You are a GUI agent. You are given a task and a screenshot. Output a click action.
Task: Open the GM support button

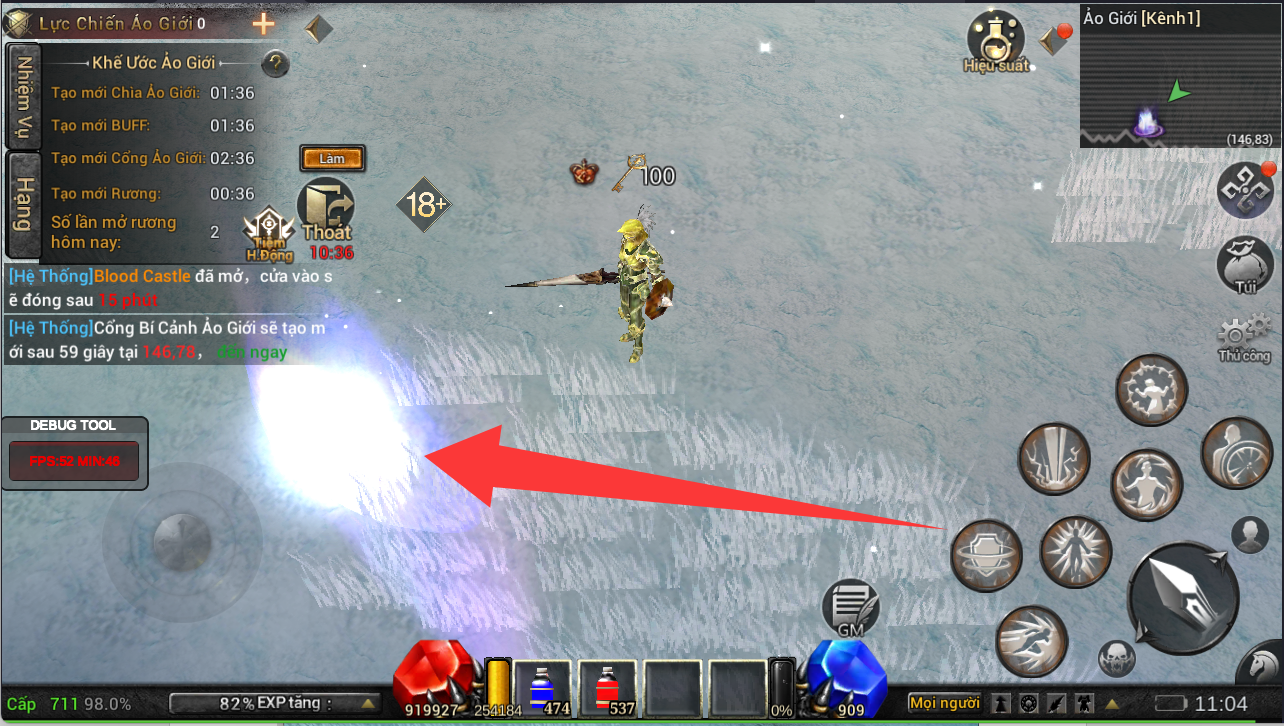(x=850, y=608)
